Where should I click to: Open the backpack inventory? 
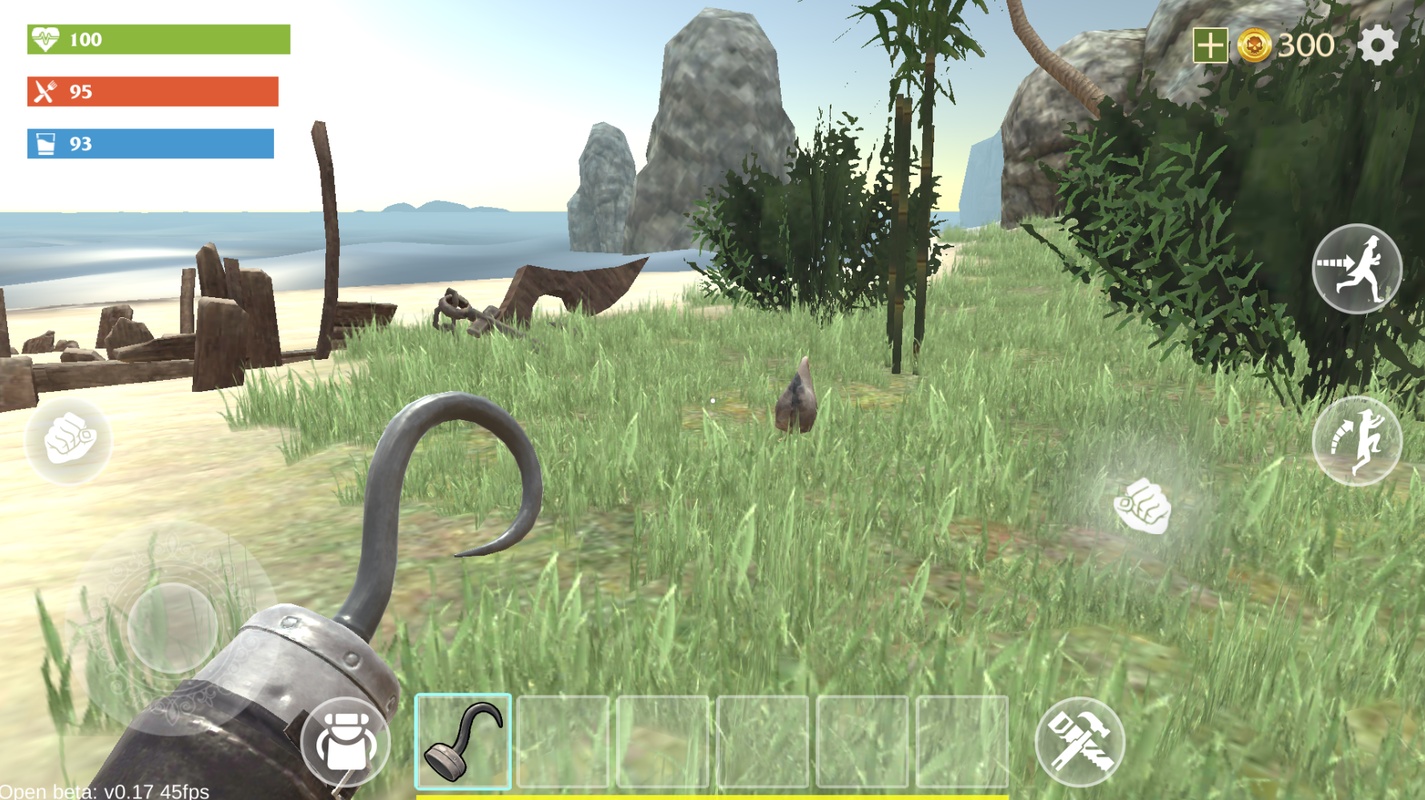point(345,742)
